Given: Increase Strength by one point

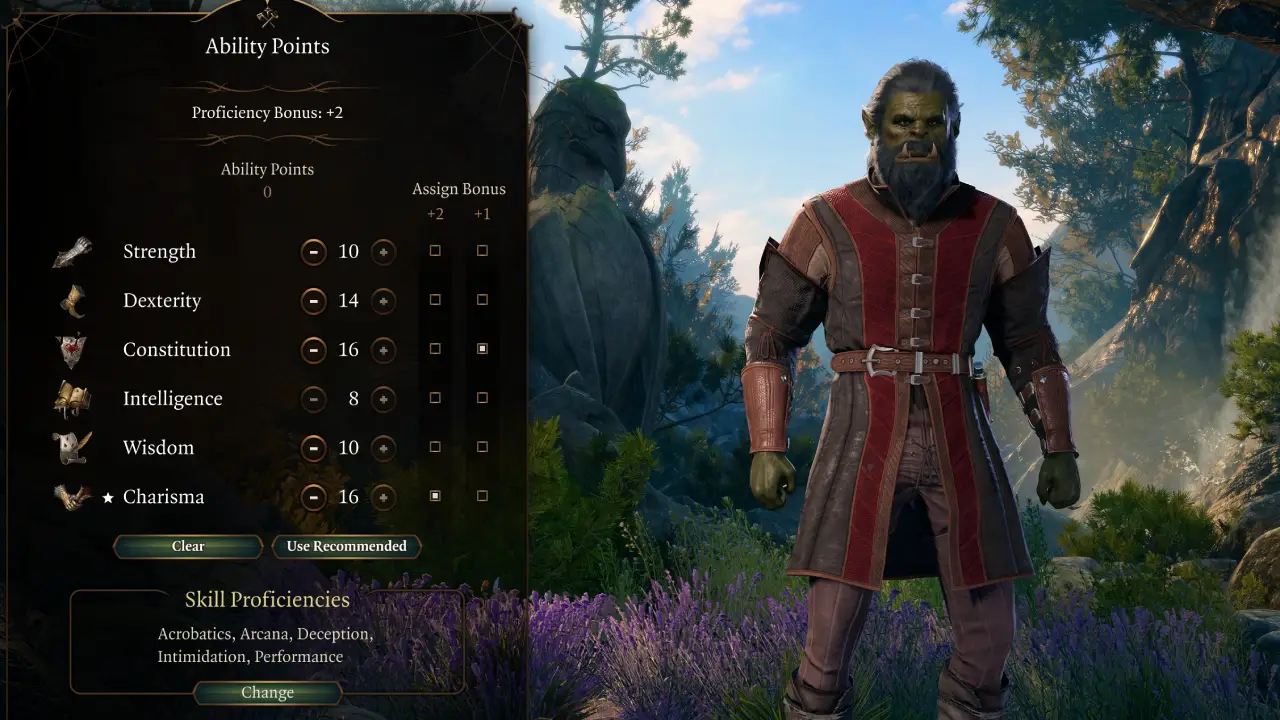Looking at the screenshot, I should (x=383, y=252).
